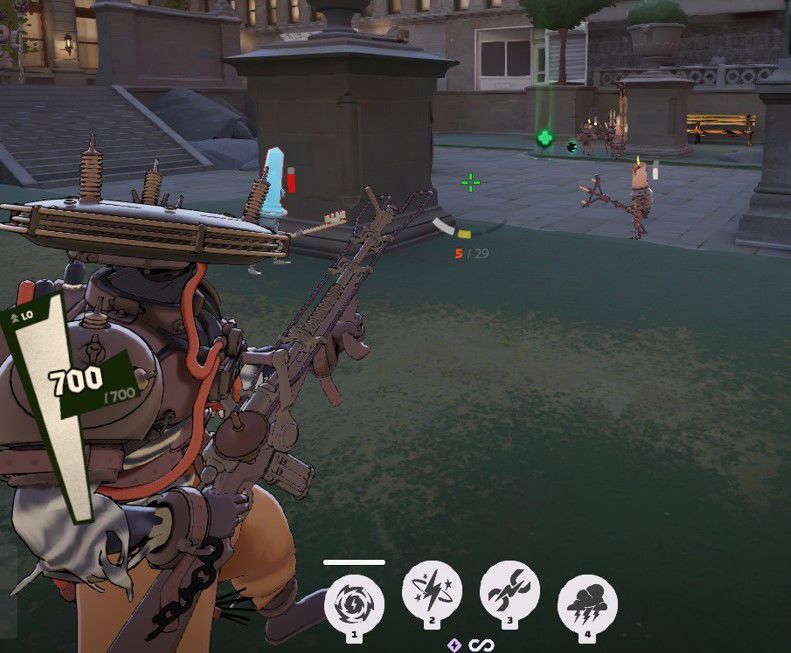The image size is (791, 653).
Task: Use the lightning bolt with stars ability
Action: 432,591
